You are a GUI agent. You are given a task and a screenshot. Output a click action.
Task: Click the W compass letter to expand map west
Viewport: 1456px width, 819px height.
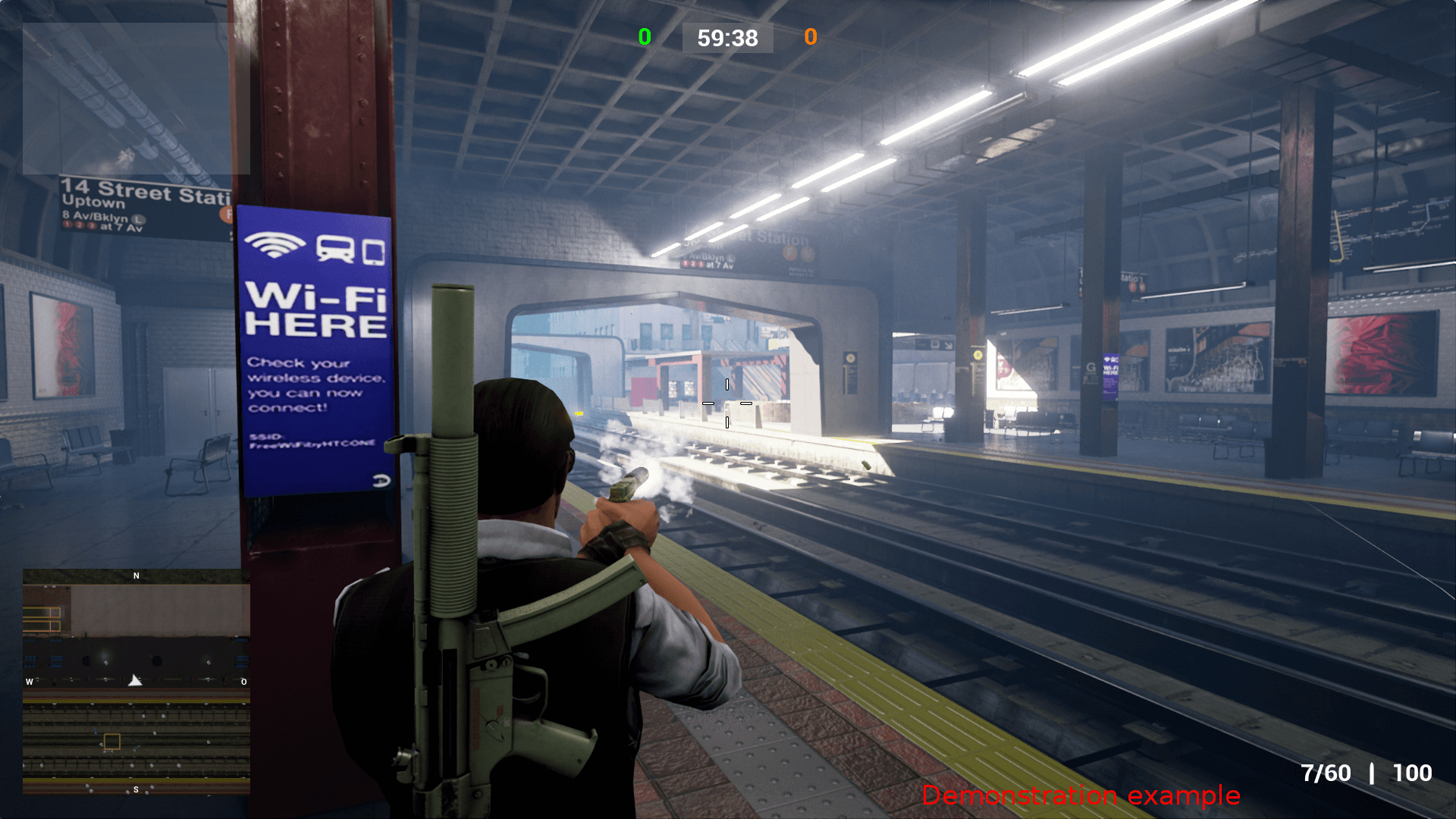[29, 682]
